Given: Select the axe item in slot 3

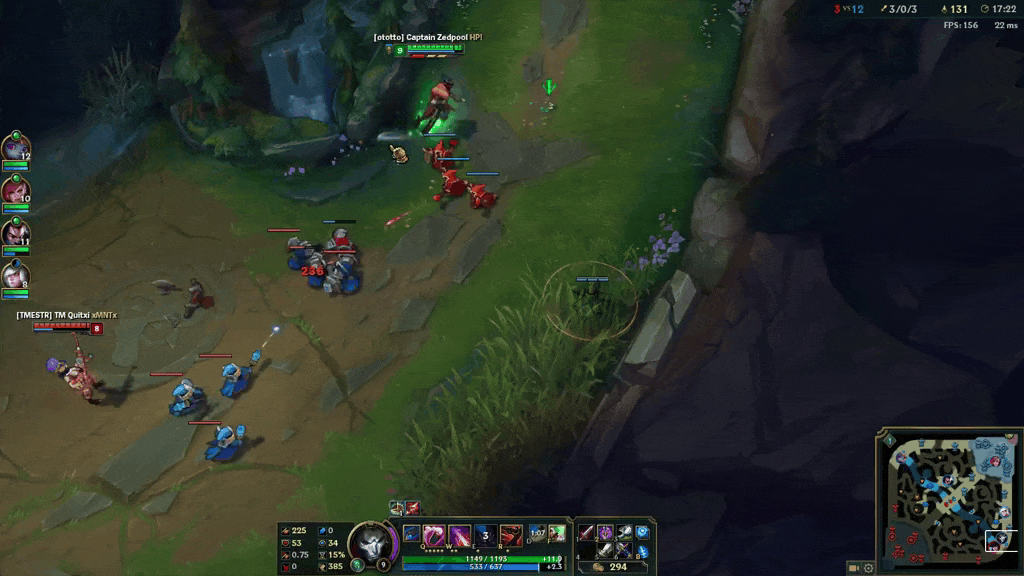Looking at the screenshot, I should coord(624,532).
